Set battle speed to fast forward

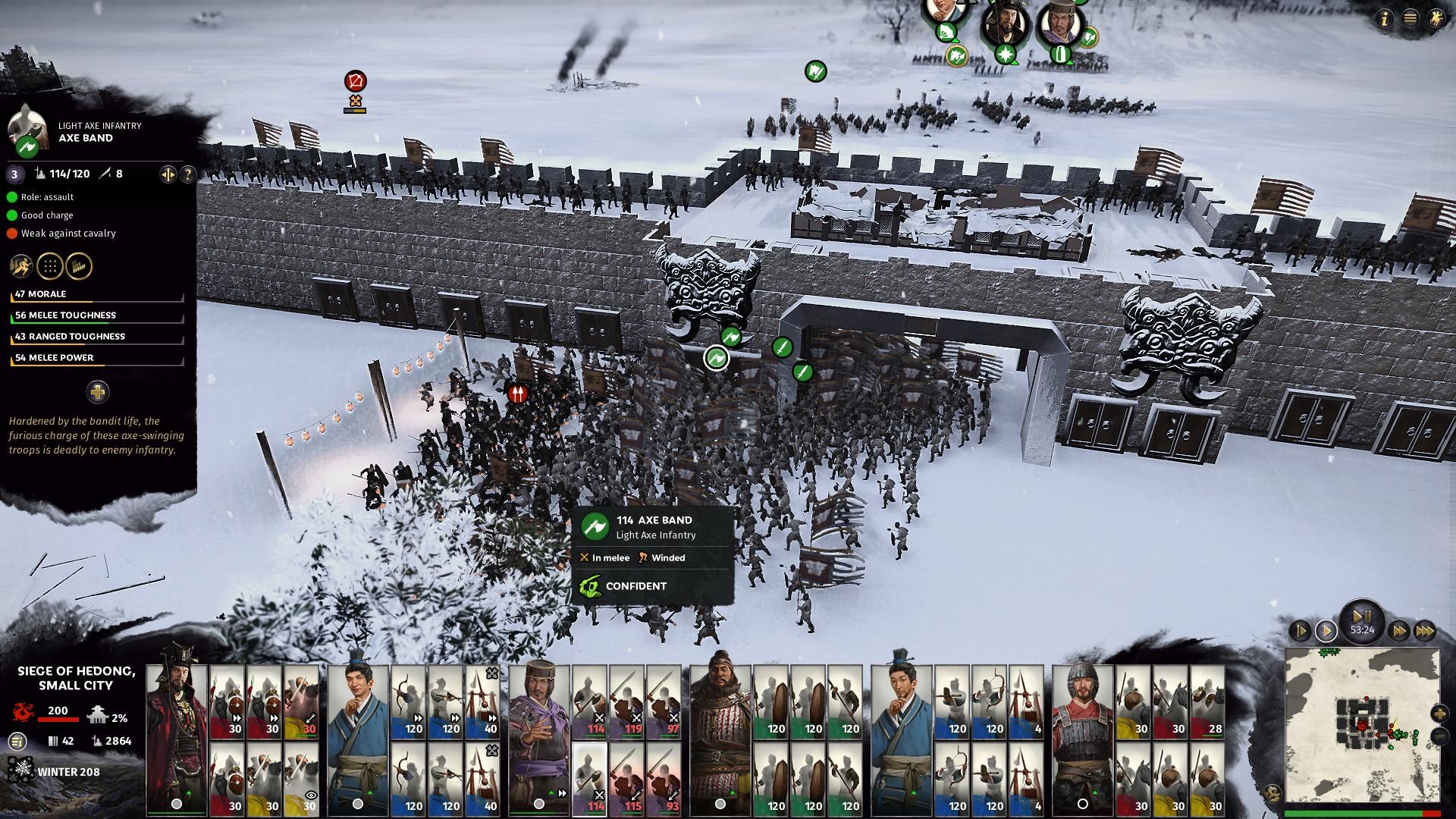point(1399,630)
